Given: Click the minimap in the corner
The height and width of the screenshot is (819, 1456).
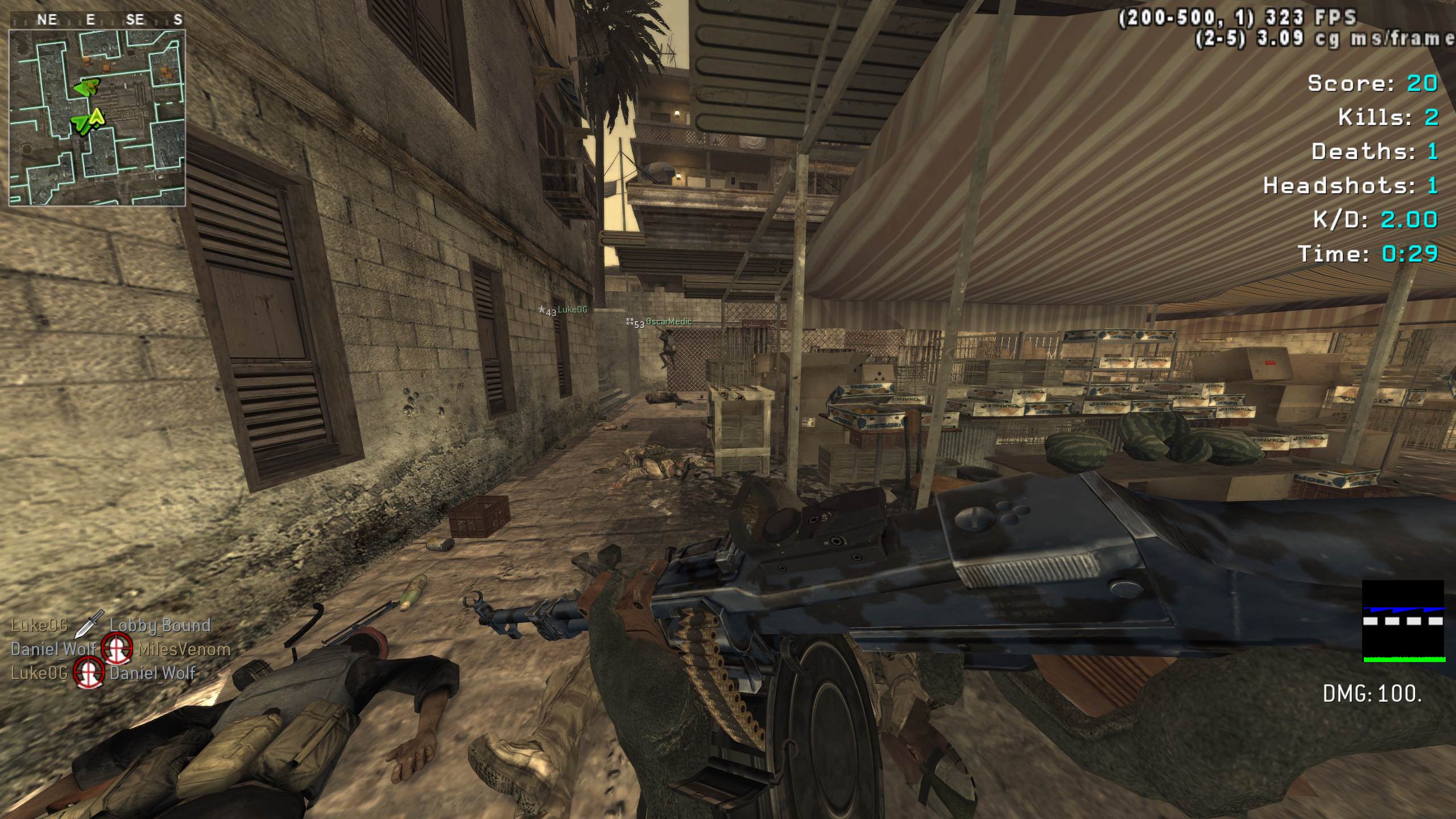Looking at the screenshot, I should click(x=97, y=117).
